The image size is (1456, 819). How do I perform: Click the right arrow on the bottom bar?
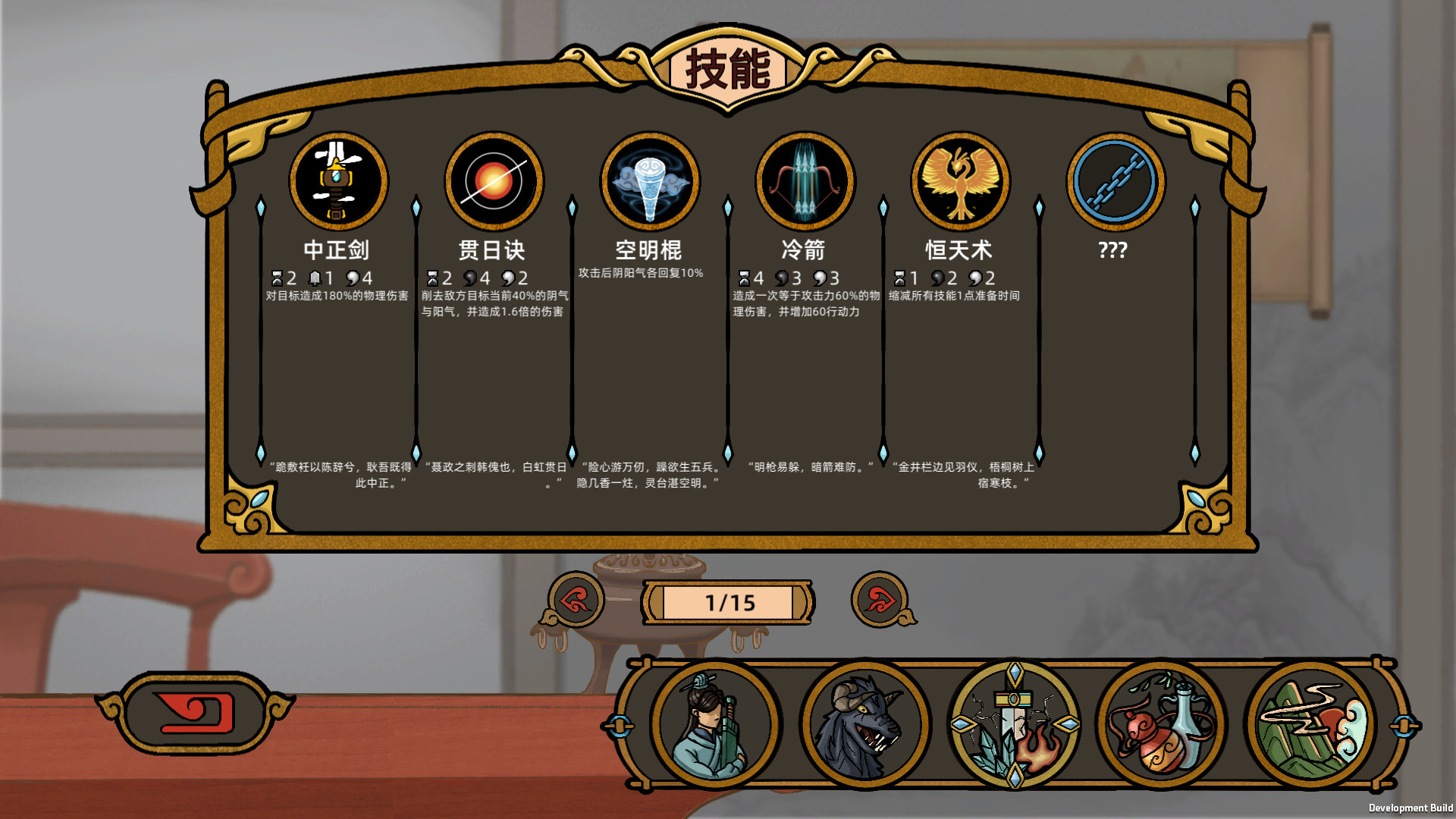tap(1407, 724)
